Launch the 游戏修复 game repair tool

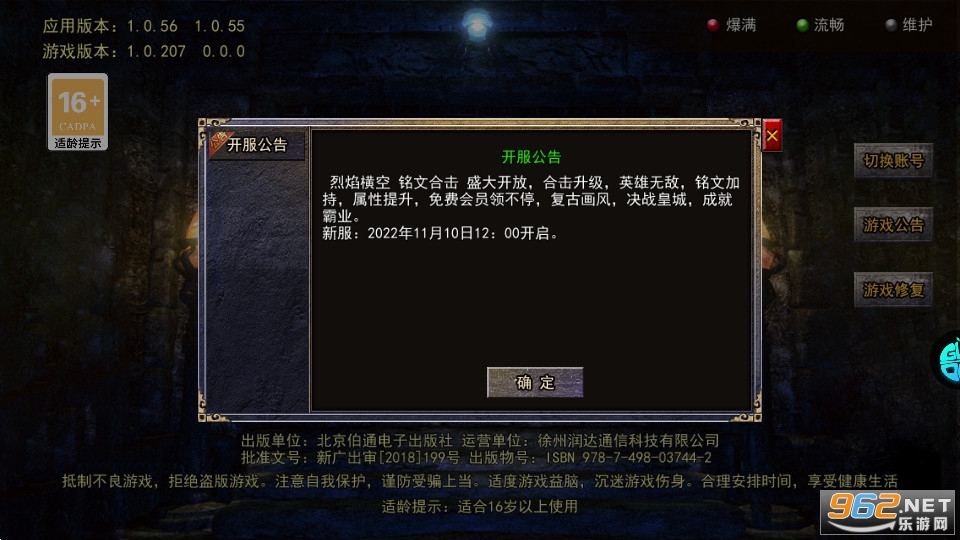pyautogui.click(x=893, y=290)
